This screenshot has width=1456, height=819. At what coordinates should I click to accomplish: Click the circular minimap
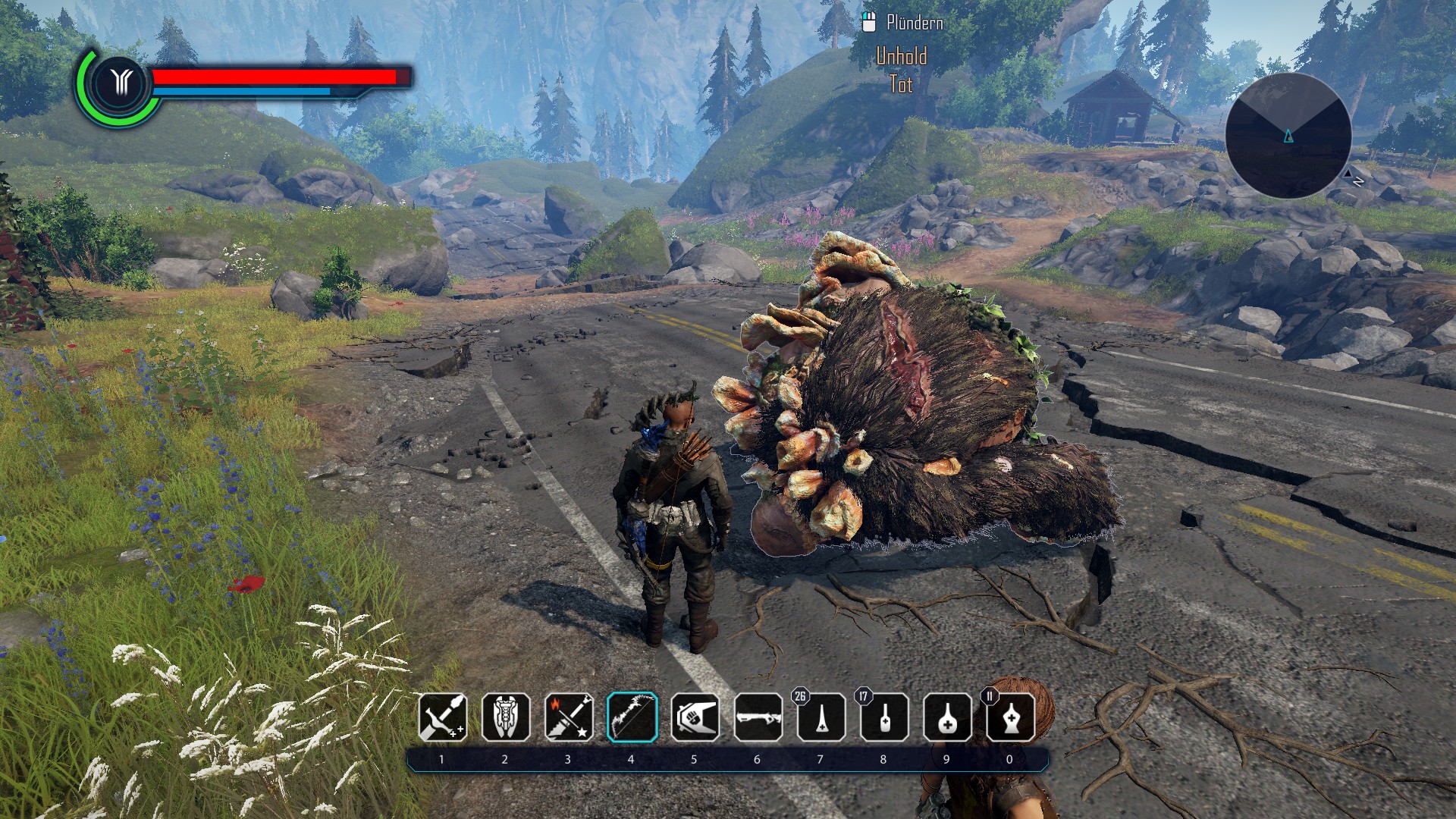[x=1288, y=136]
